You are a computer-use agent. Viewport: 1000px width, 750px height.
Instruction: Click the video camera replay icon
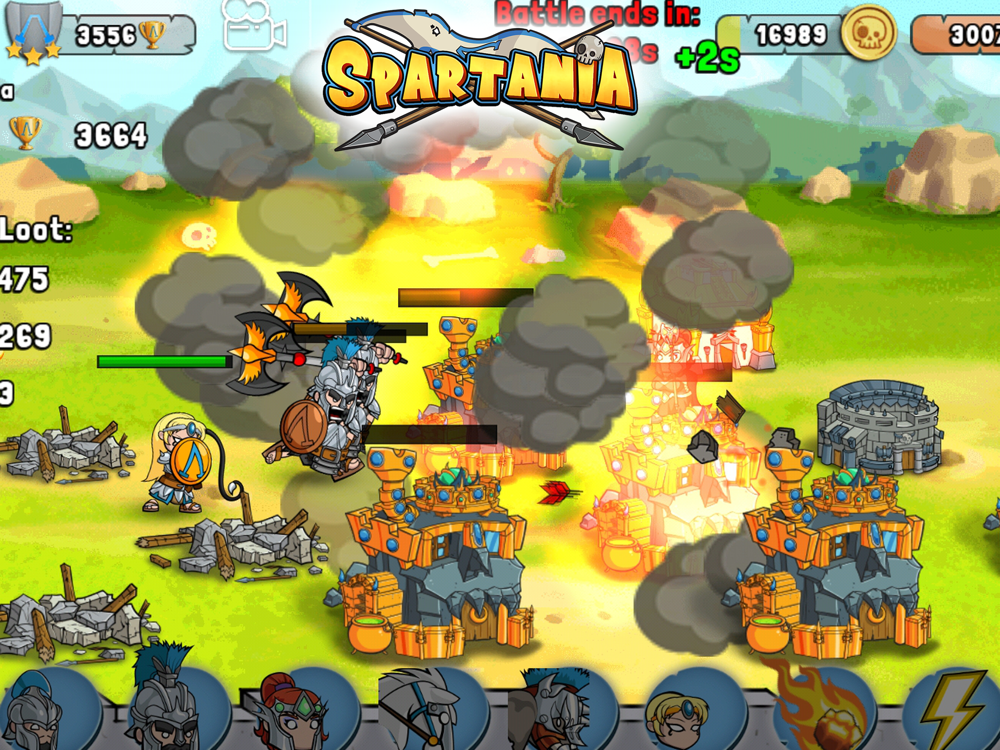coord(254,28)
